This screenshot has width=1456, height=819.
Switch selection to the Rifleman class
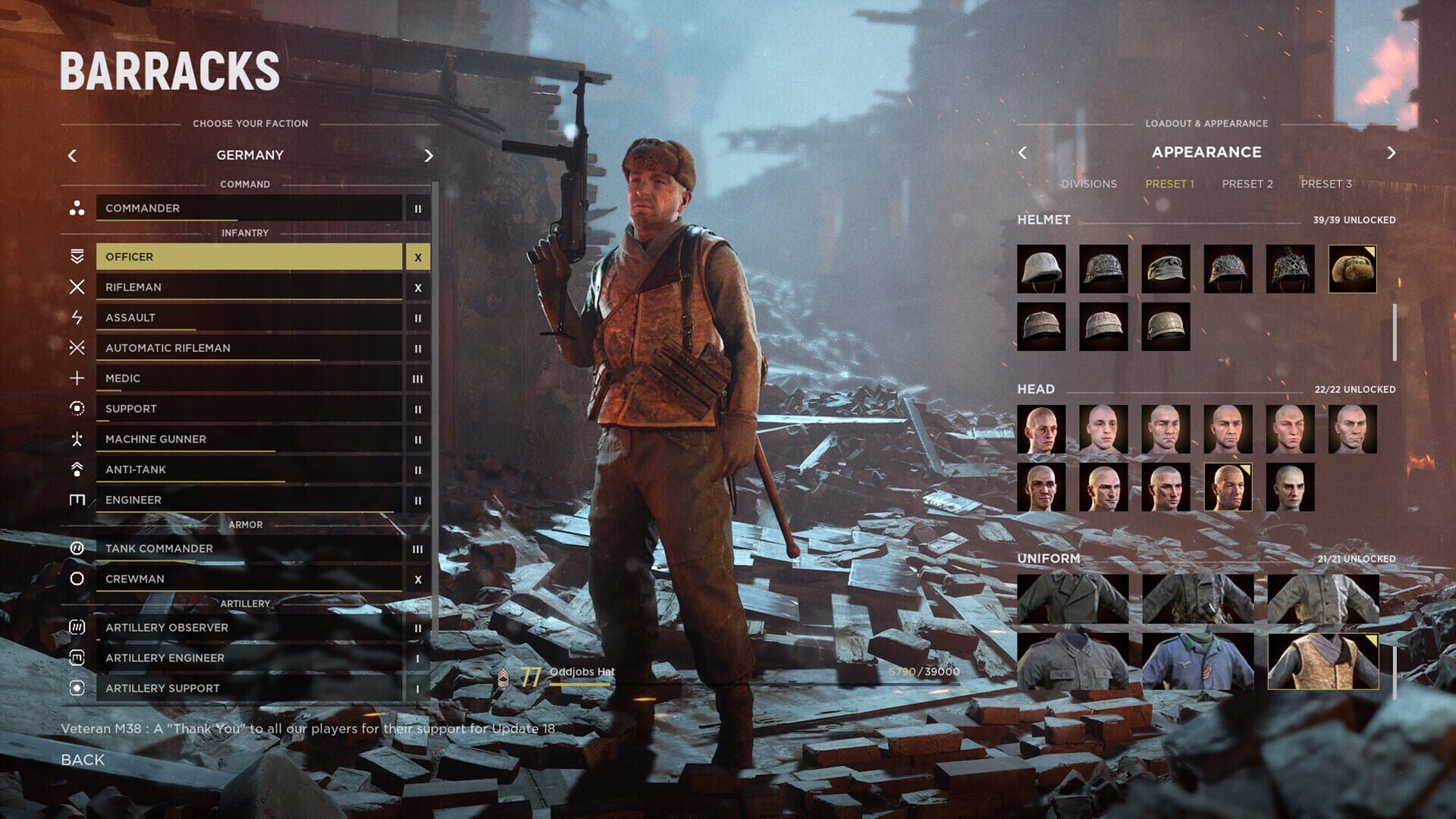point(250,287)
